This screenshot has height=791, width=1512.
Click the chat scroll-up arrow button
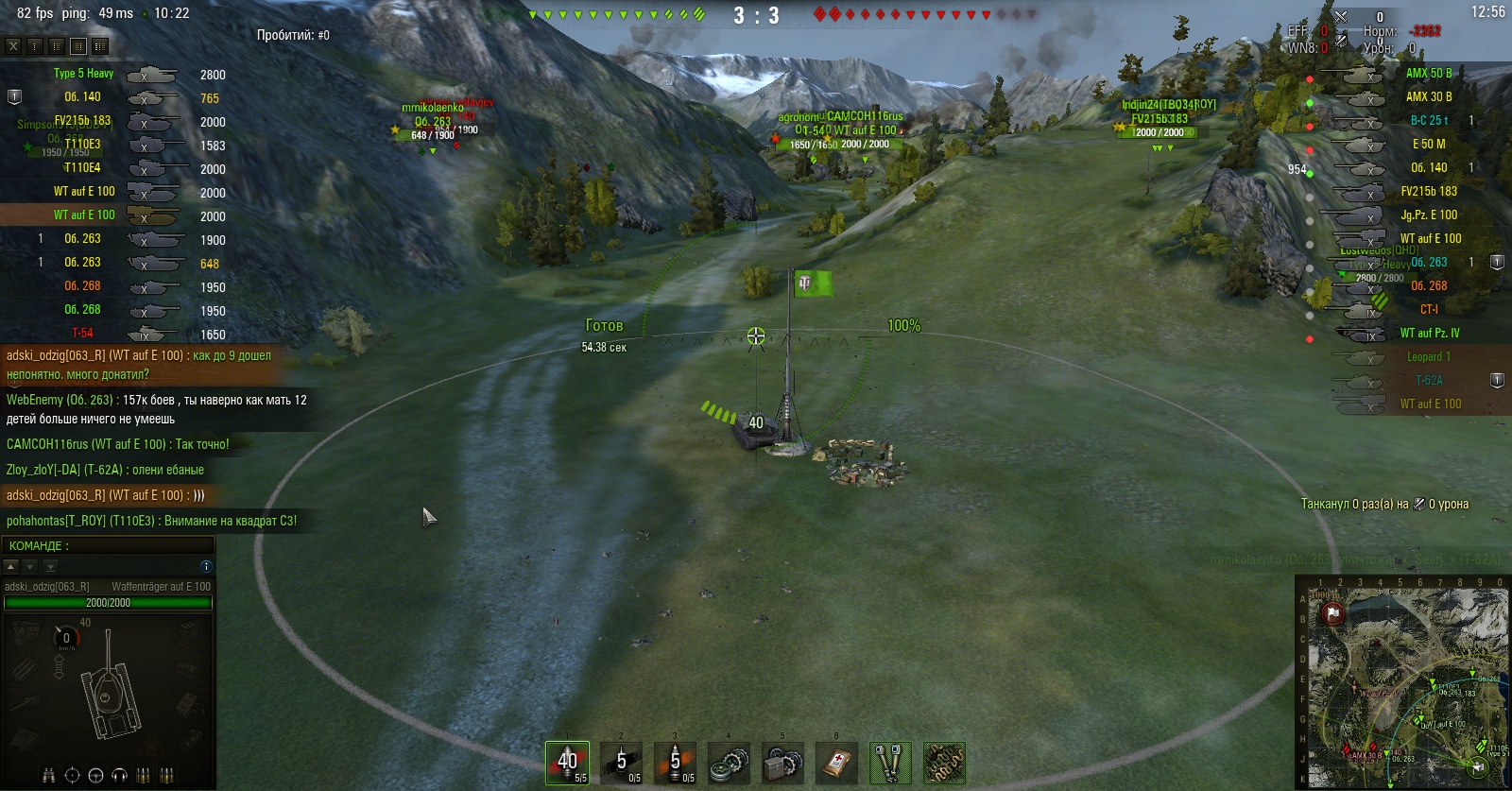(x=11, y=566)
